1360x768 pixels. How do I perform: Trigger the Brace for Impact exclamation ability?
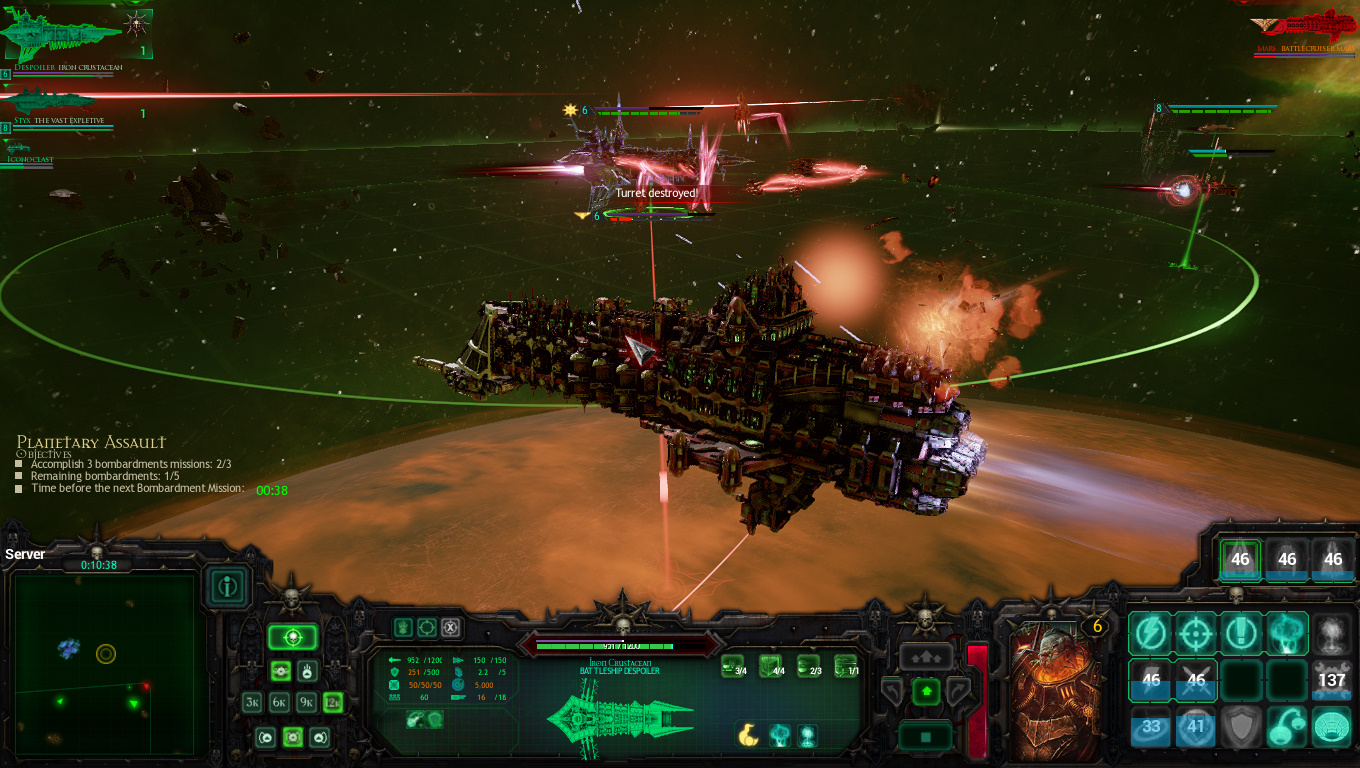click(x=1240, y=632)
